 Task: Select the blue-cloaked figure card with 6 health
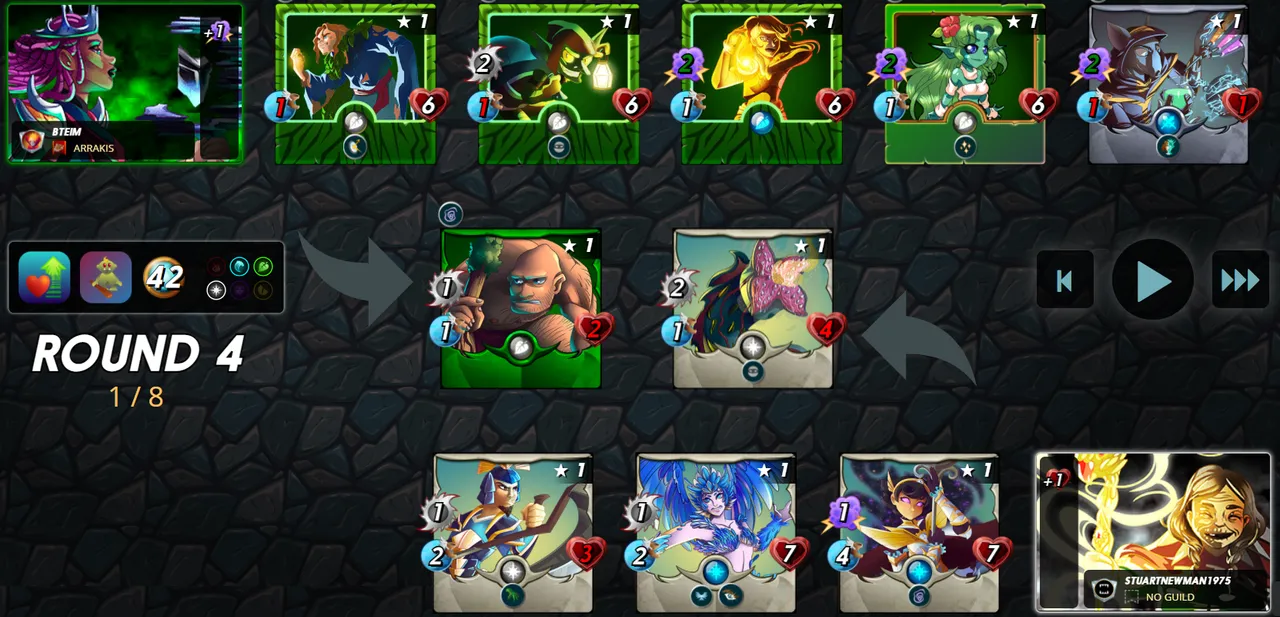[x=355, y=84]
